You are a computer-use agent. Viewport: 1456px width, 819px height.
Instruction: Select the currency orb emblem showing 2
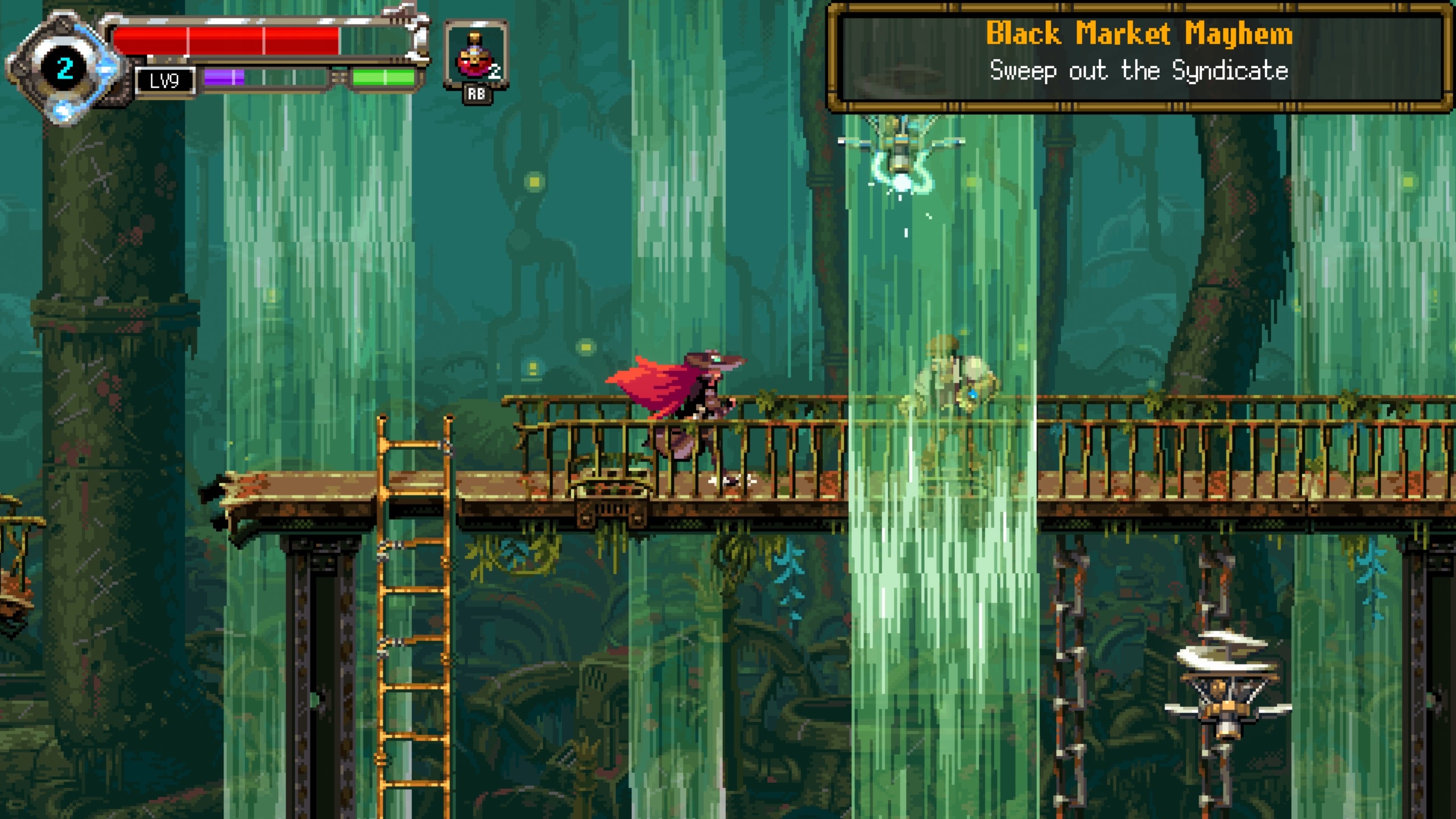pos(64,67)
